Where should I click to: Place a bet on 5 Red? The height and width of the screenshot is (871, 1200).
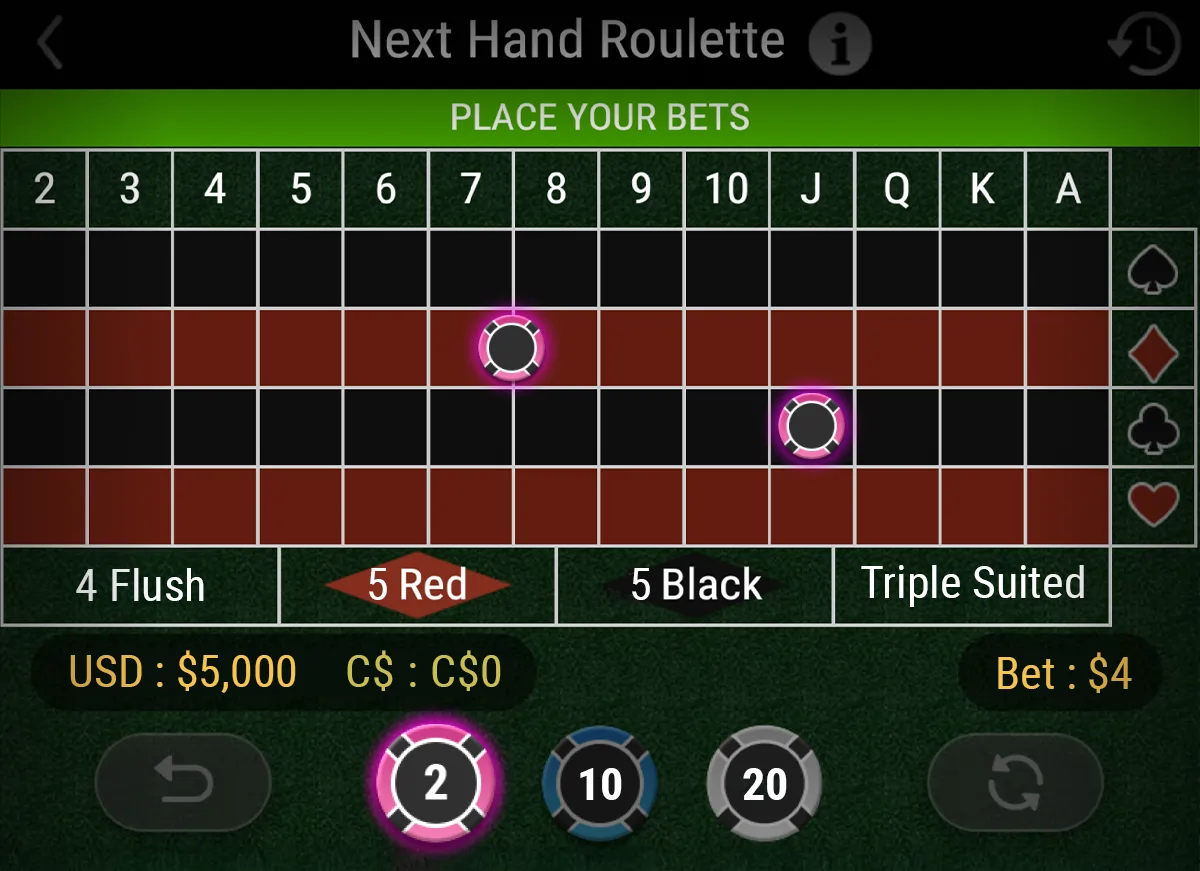point(418,585)
